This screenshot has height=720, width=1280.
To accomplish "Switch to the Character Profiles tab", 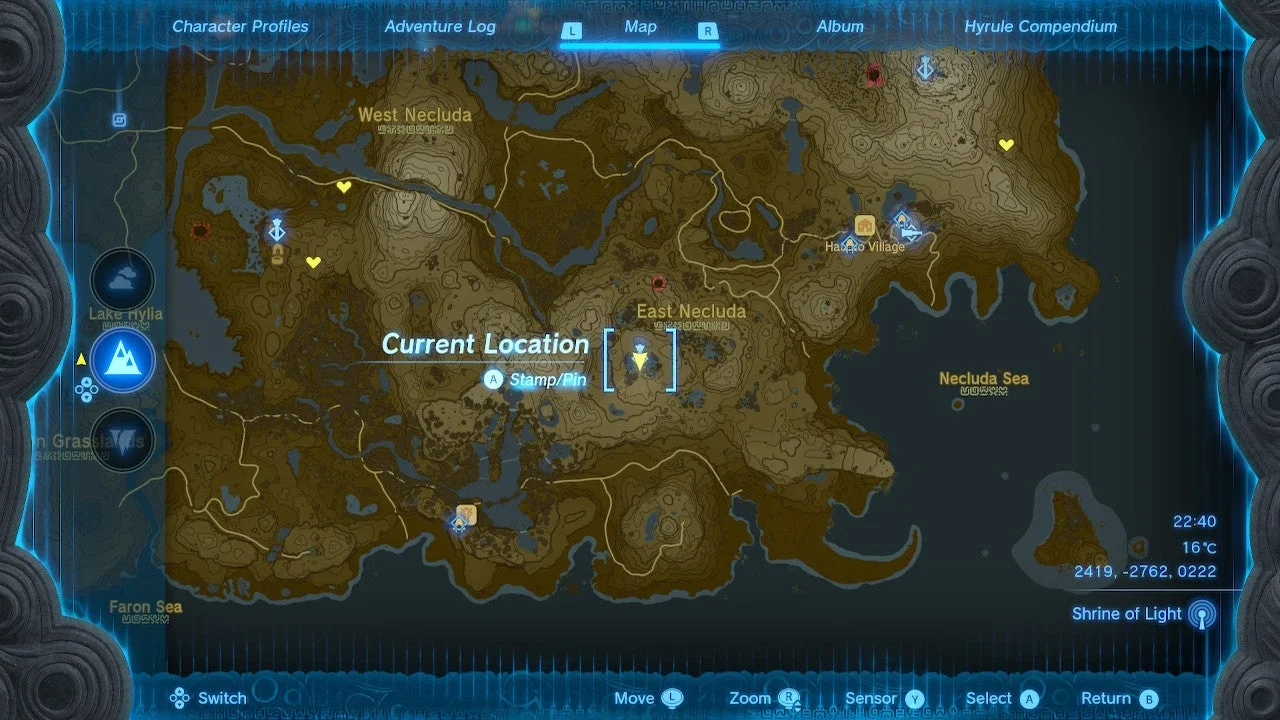I will 240,27.
